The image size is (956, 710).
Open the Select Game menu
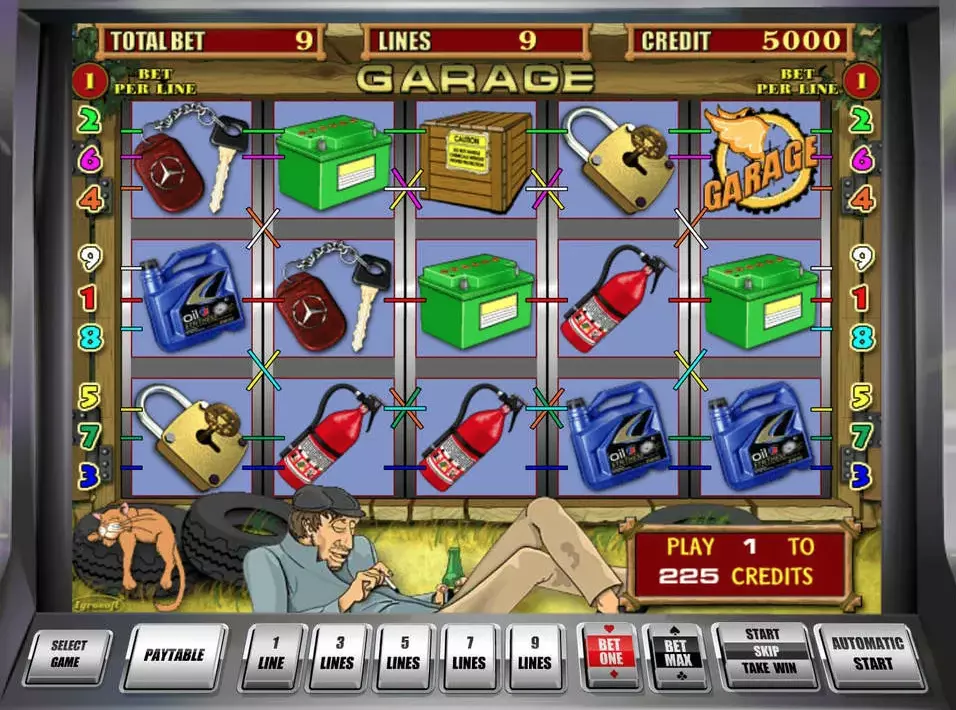pos(70,655)
